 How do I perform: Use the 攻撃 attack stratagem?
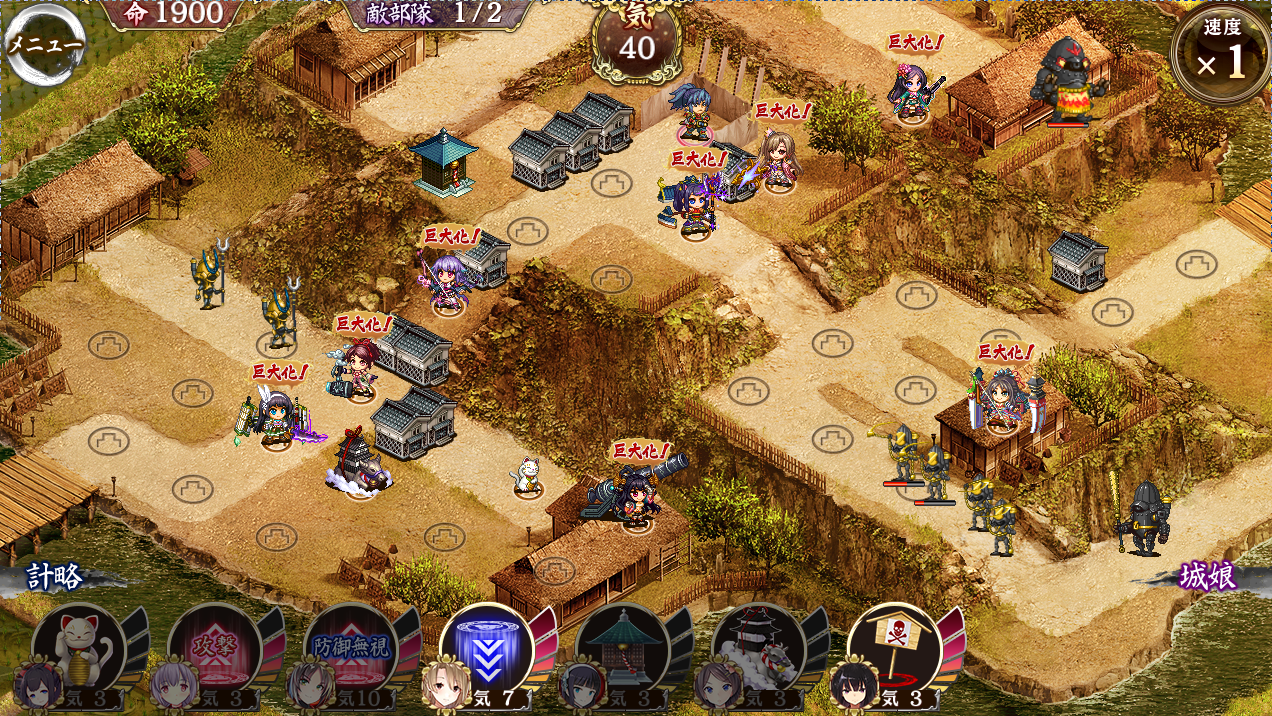coord(215,650)
